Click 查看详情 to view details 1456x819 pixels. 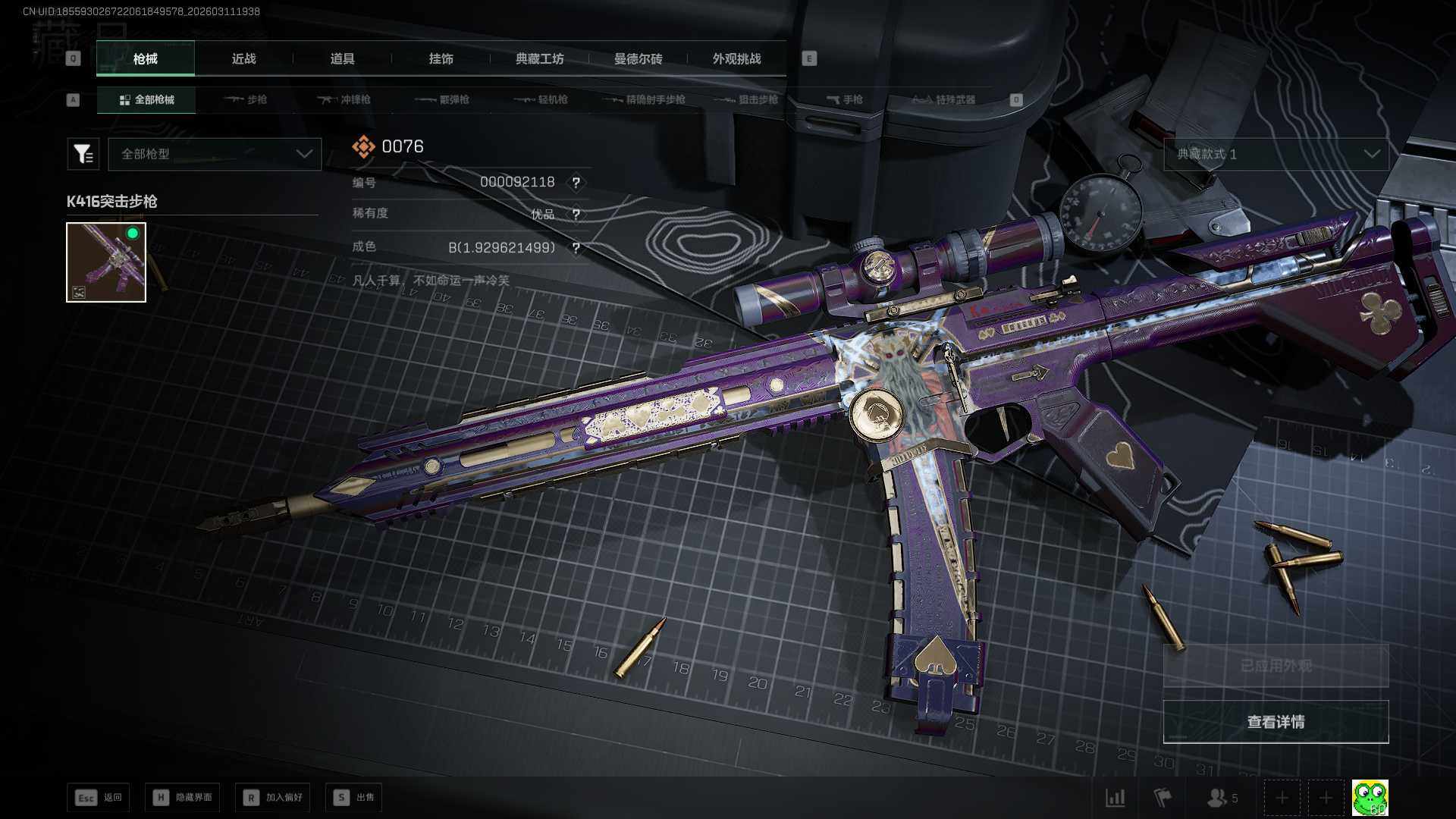click(x=1276, y=722)
